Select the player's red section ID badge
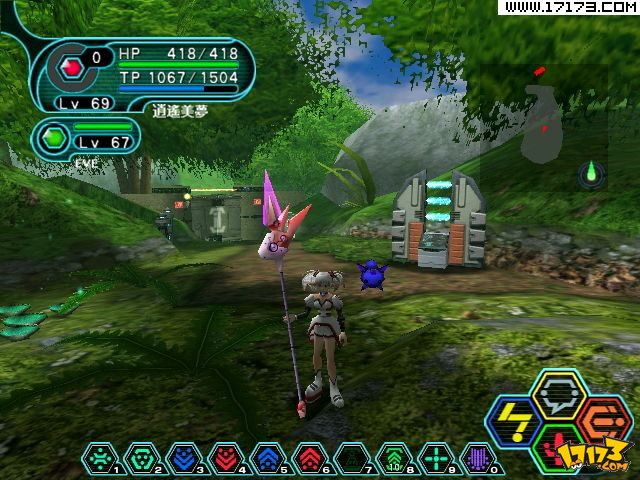This screenshot has width=640, height=480. tap(71, 66)
